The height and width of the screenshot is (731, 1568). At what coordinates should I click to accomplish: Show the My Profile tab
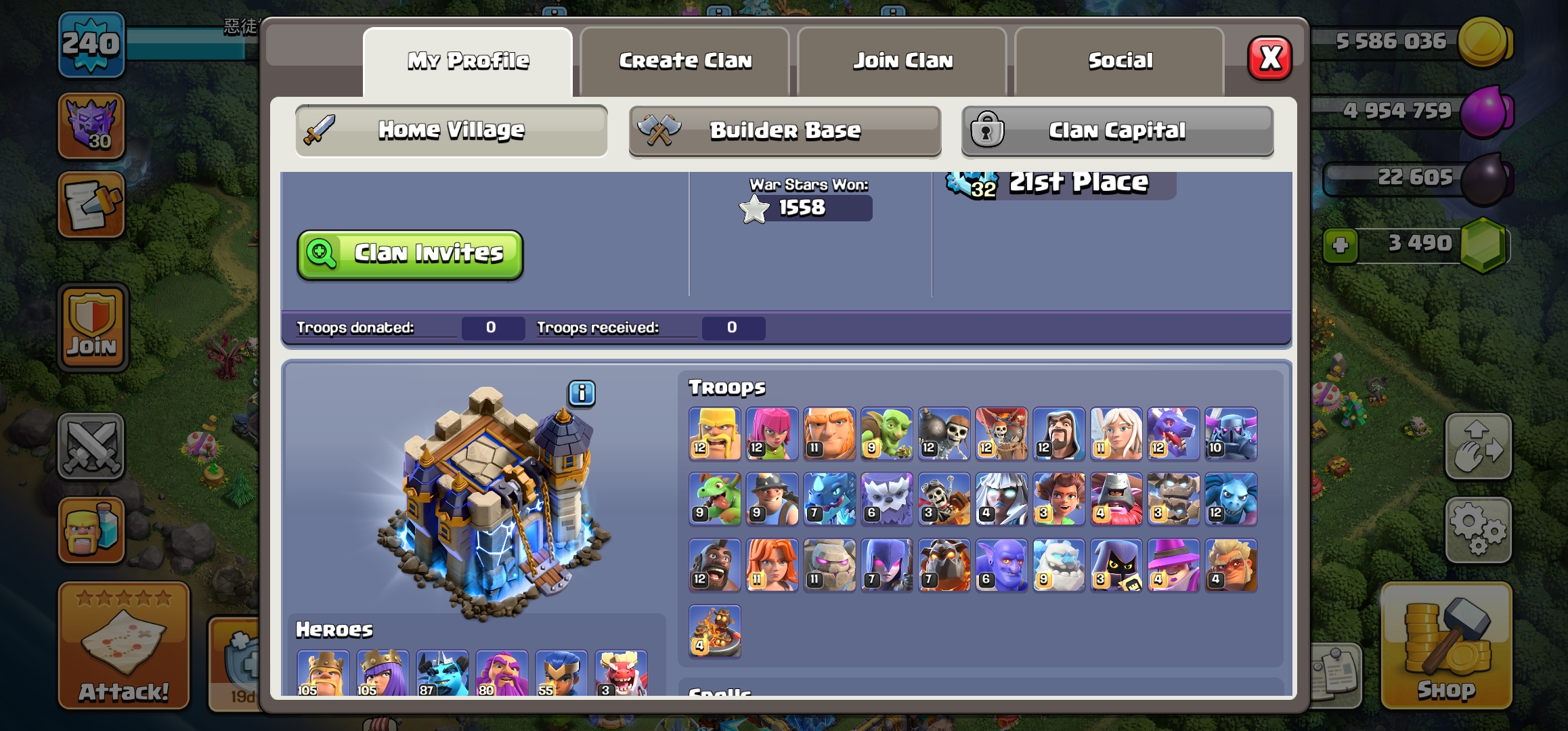pyautogui.click(x=468, y=62)
